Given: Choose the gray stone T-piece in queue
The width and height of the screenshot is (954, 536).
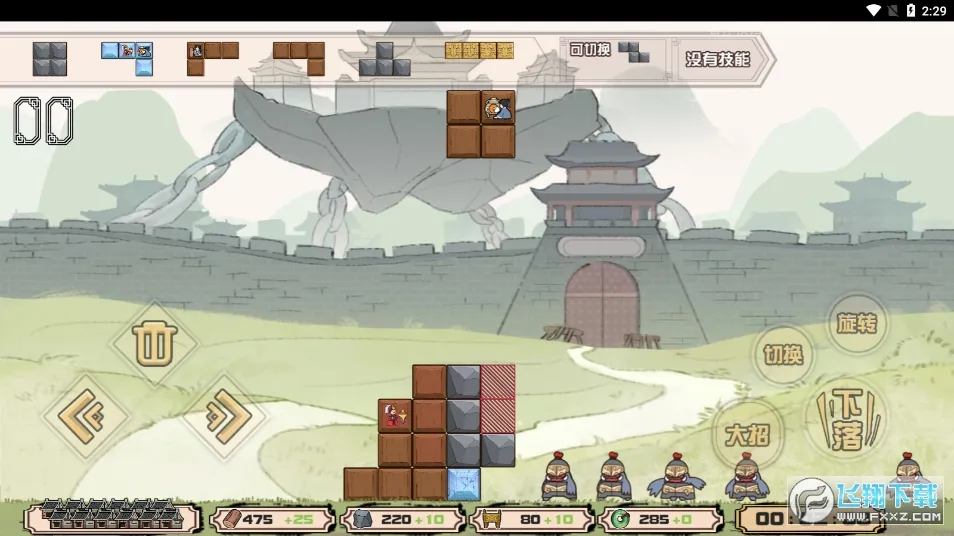Looking at the screenshot, I should pyautogui.click(x=385, y=60).
